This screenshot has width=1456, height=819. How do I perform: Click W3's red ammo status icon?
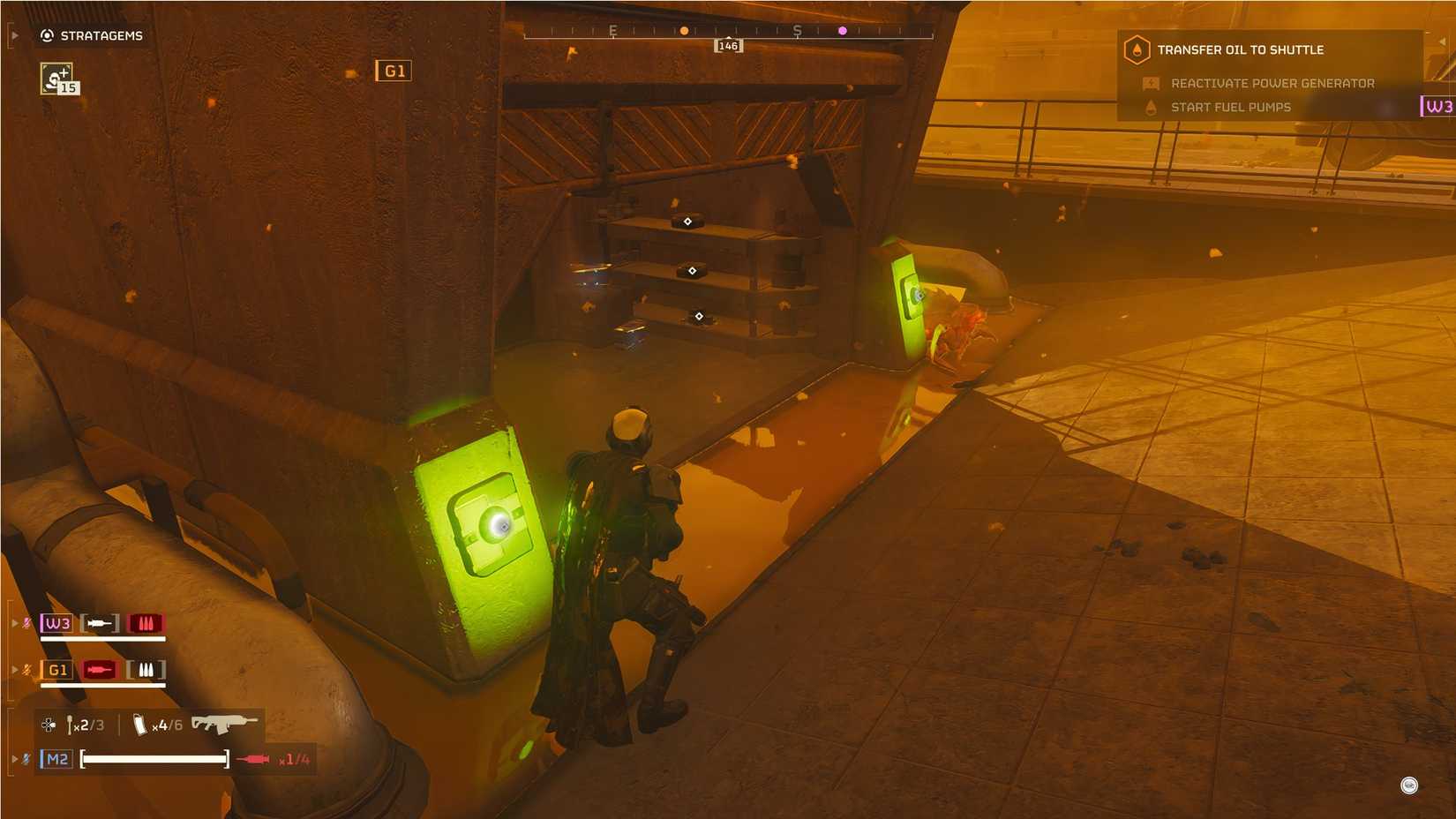click(146, 623)
